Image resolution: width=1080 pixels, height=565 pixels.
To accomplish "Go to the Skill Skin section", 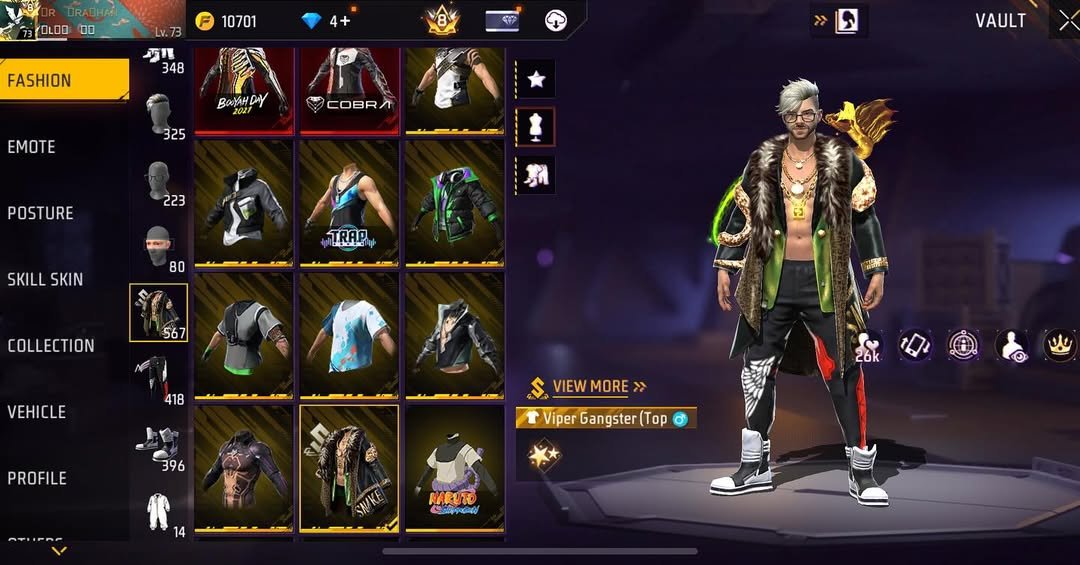I will coord(45,279).
